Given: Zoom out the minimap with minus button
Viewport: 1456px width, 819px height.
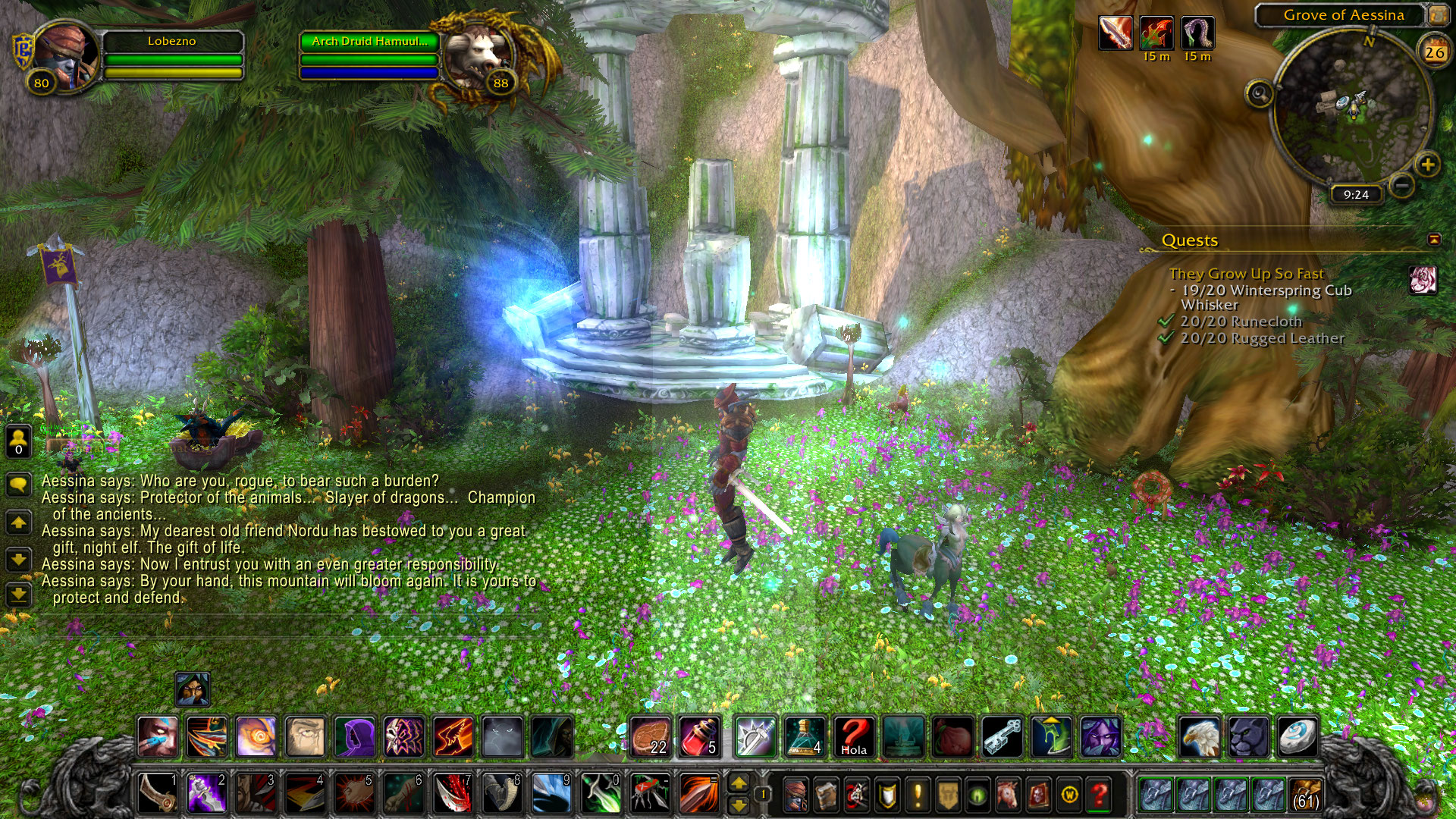Looking at the screenshot, I should [x=1402, y=184].
